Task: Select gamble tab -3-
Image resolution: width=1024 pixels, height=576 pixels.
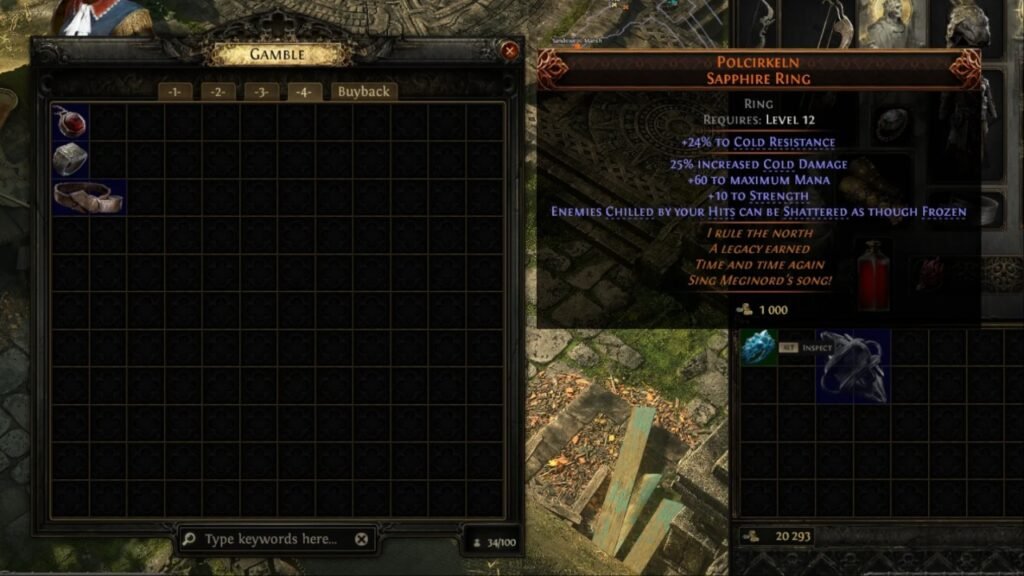Action: click(x=261, y=92)
